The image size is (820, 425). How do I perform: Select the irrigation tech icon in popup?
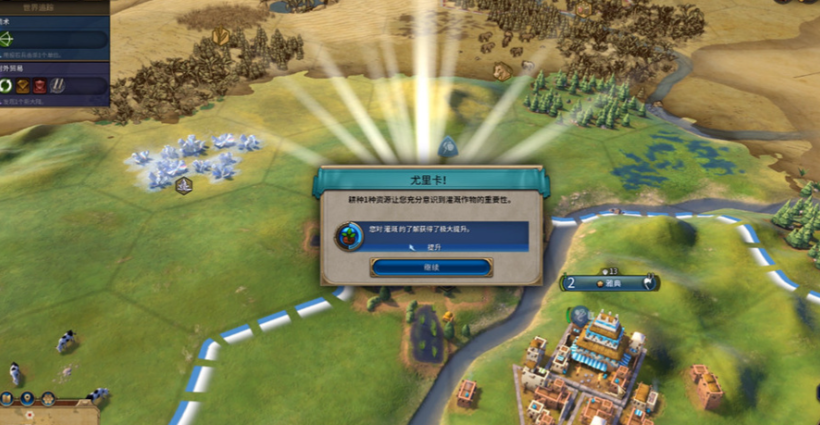[345, 237]
